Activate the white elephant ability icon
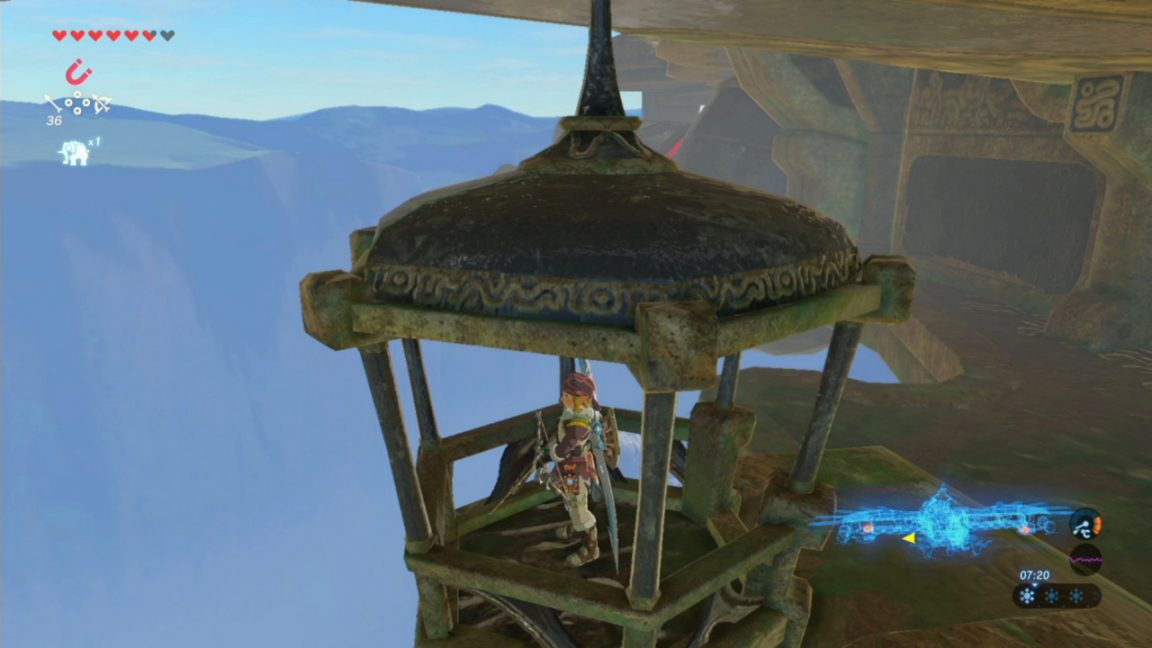The height and width of the screenshot is (648, 1152). [74, 152]
